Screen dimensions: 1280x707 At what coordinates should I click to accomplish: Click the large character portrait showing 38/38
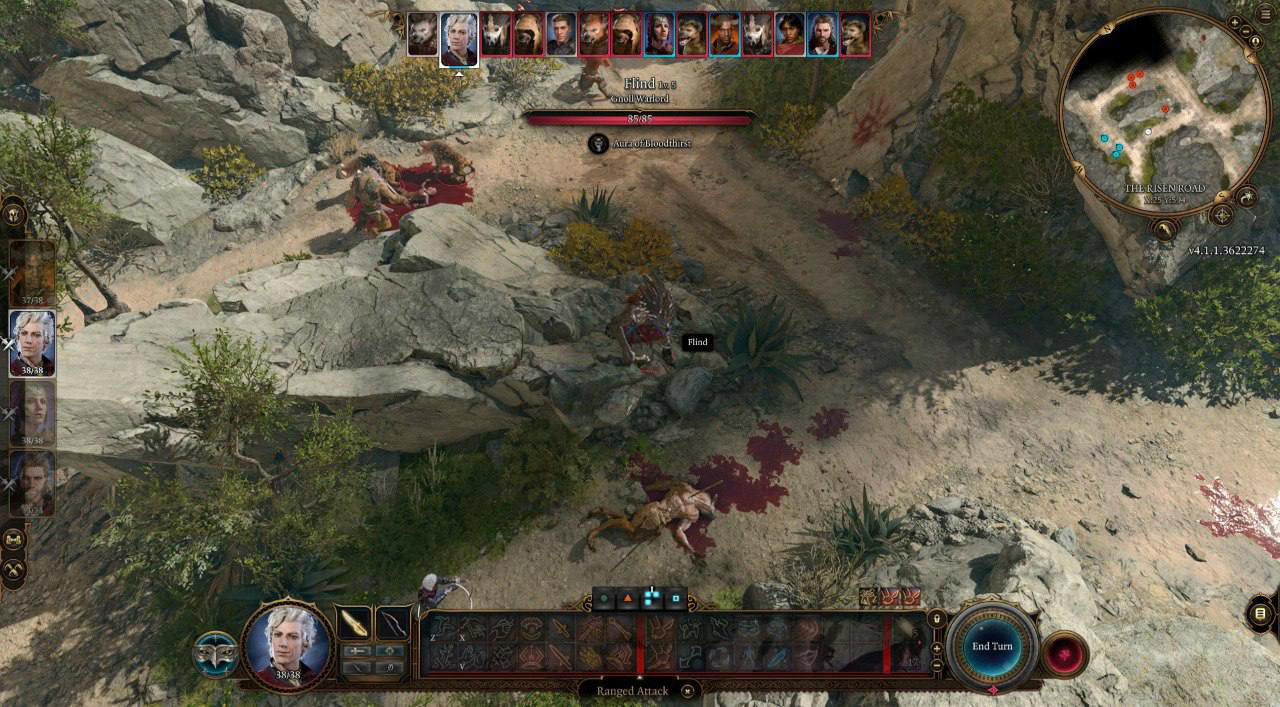(x=288, y=645)
